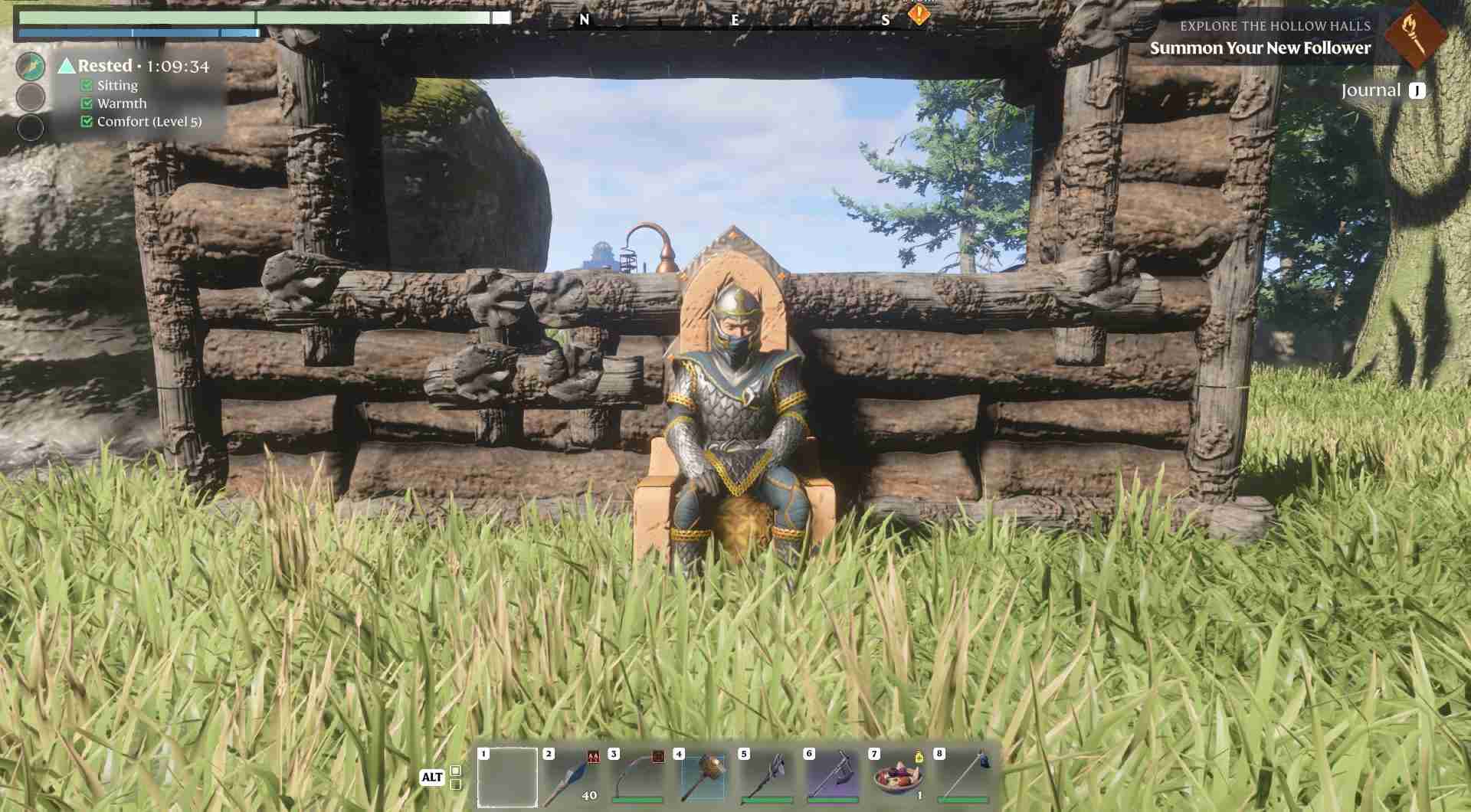The width and height of the screenshot is (1471, 812).
Task: Select the arrows in hotbar slot 2
Action: (x=571, y=779)
